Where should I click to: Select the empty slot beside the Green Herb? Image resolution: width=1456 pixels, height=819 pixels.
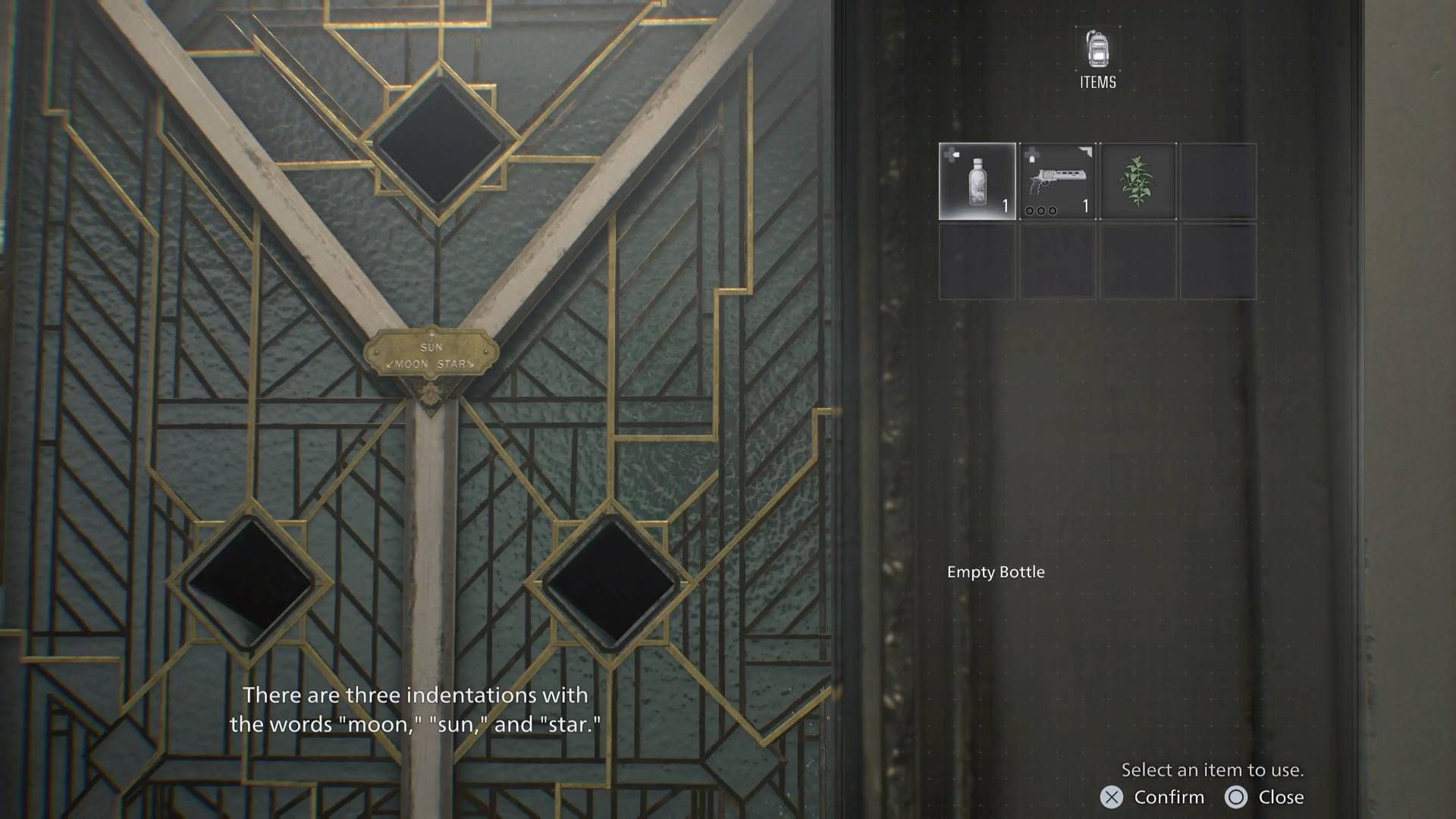pos(1219,182)
